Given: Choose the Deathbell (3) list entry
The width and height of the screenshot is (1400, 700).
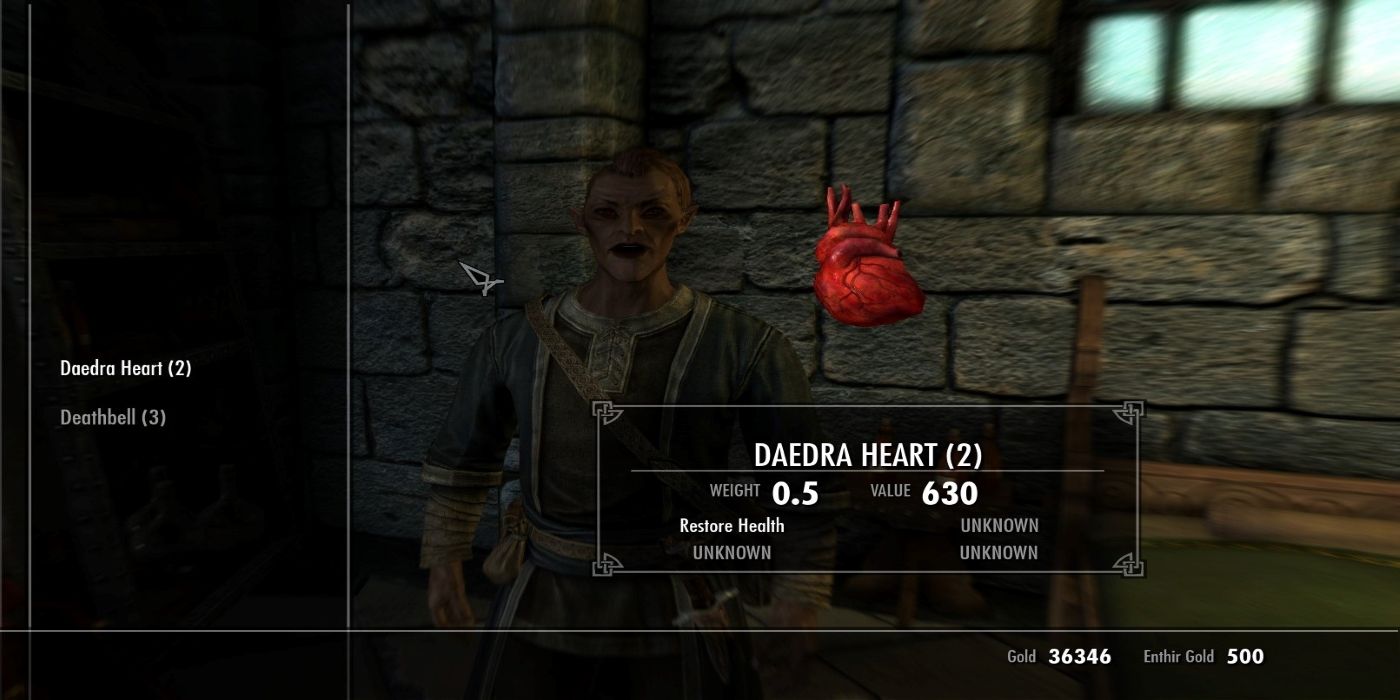Looking at the screenshot, I should coord(113,417).
